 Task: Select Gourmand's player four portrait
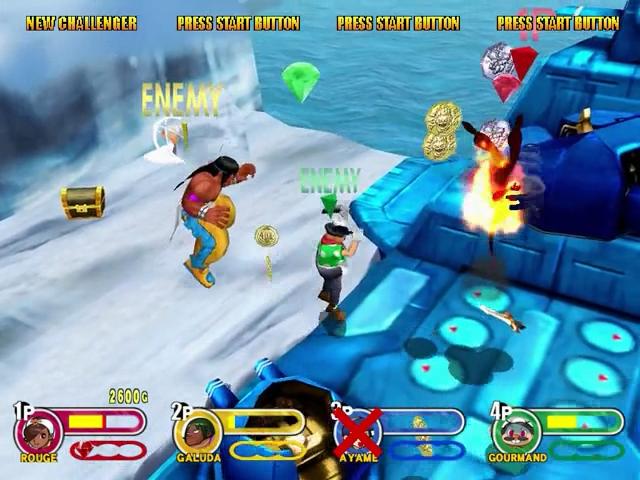click(x=516, y=432)
